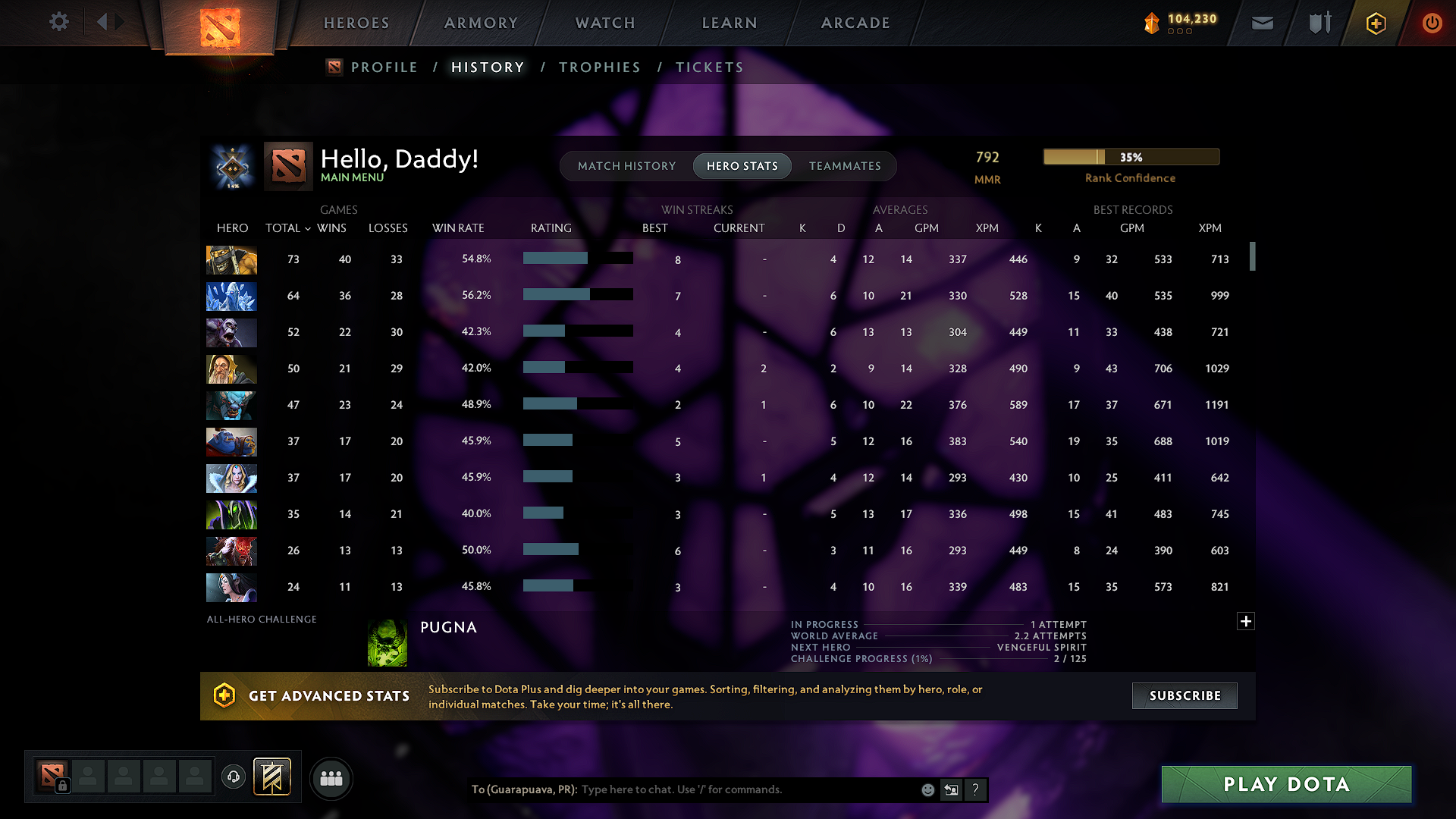Click the Rank Confidence progress bar
The height and width of the screenshot is (819, 1456).
coord(1131,157)
